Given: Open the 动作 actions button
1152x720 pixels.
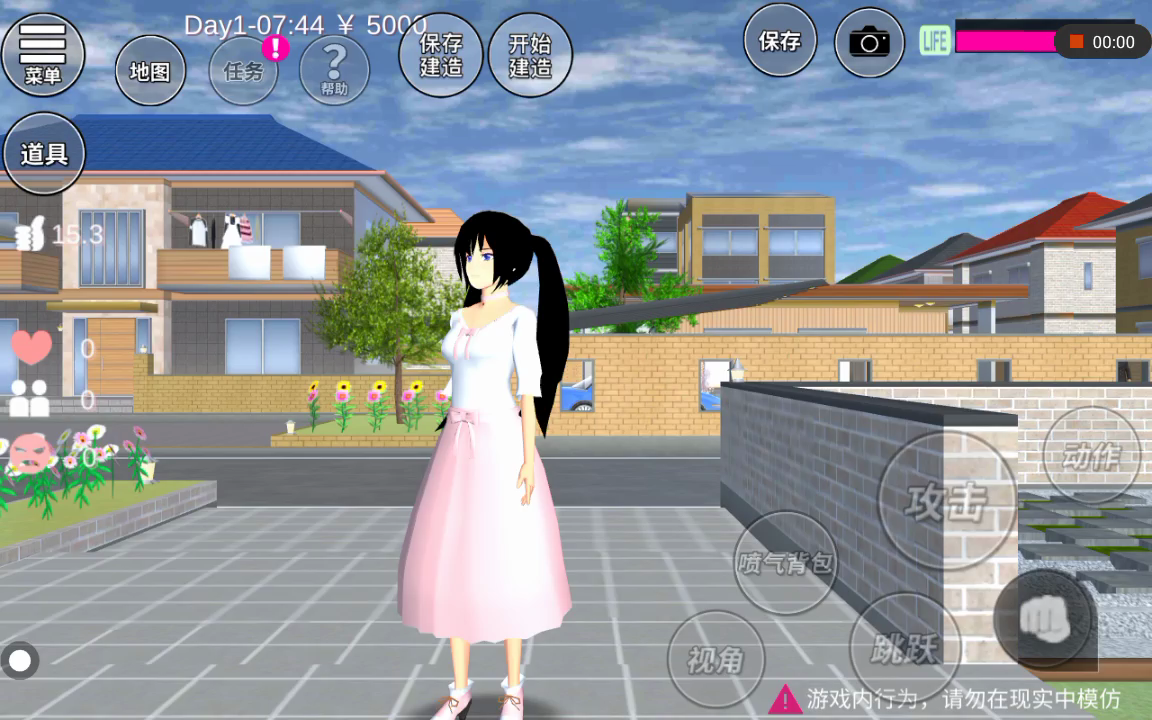Looking at the screenshot, I should (x=1091, y=456).
